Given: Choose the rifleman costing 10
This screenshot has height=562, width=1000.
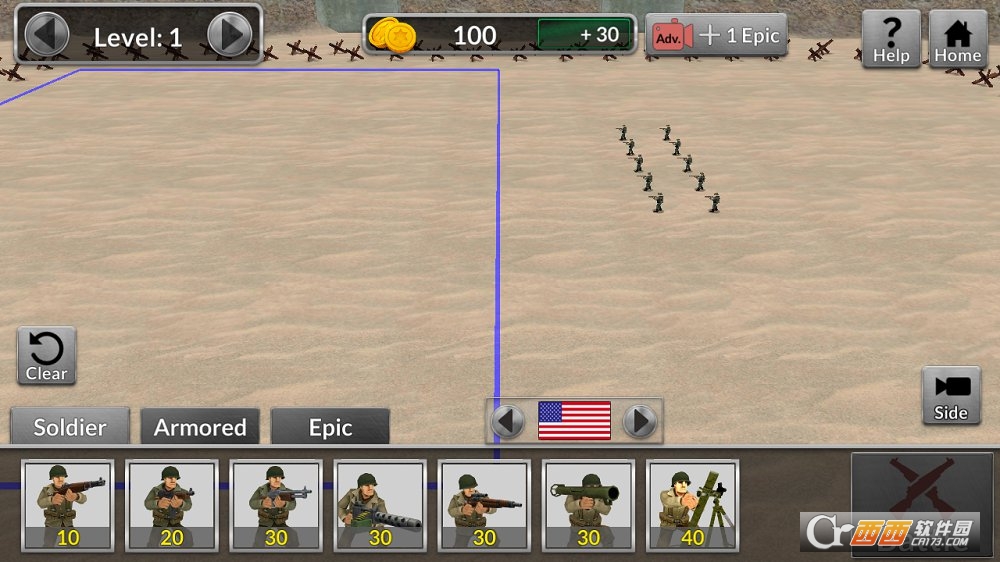Looking at the screenshot, I should (68, 505).
